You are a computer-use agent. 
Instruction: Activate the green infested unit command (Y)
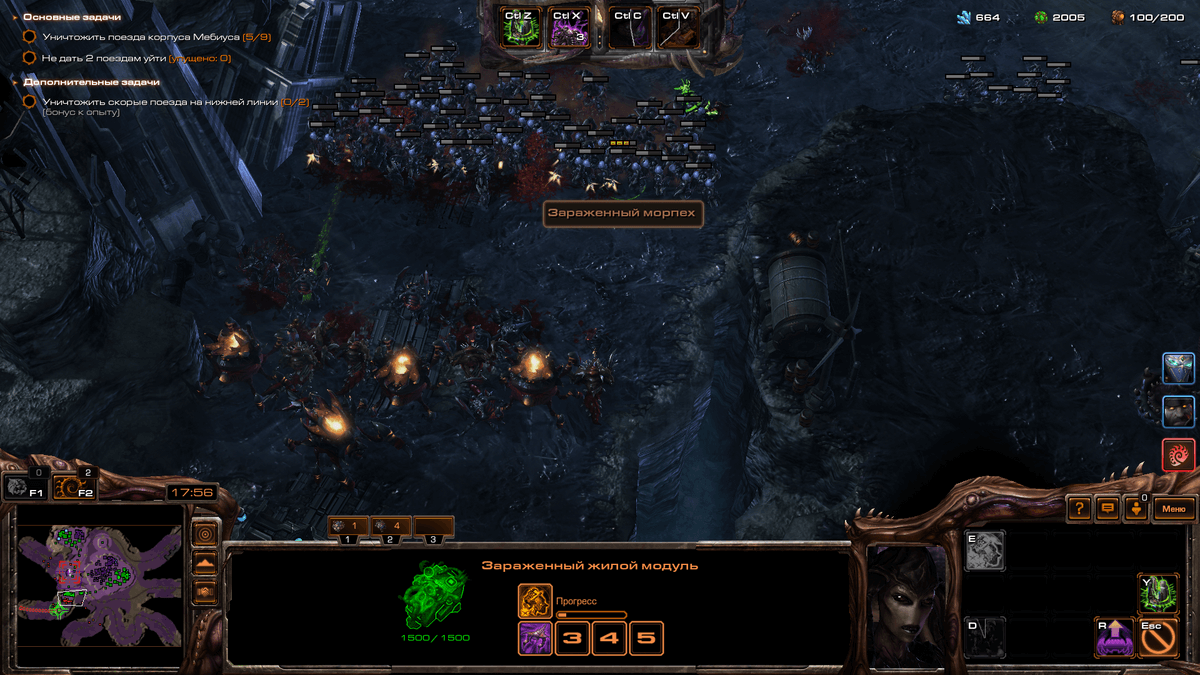1158,594
